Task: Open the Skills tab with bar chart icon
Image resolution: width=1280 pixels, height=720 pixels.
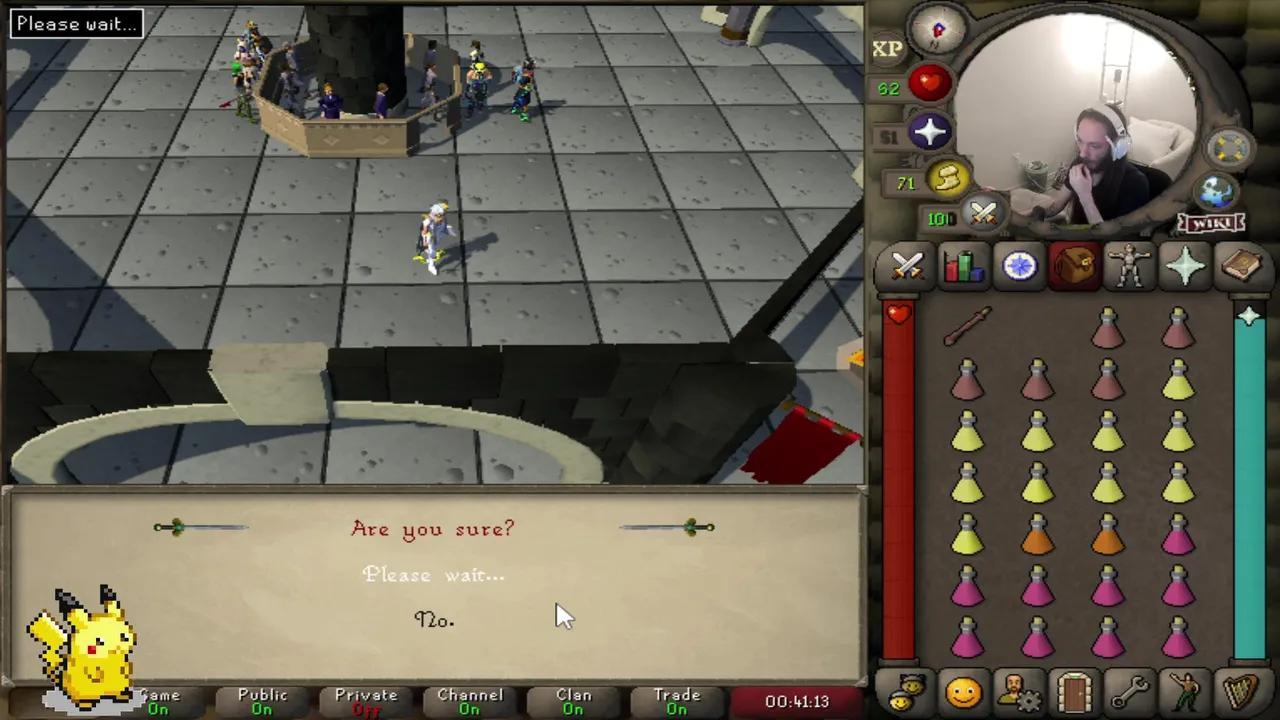Action: [x=962, y=264]
